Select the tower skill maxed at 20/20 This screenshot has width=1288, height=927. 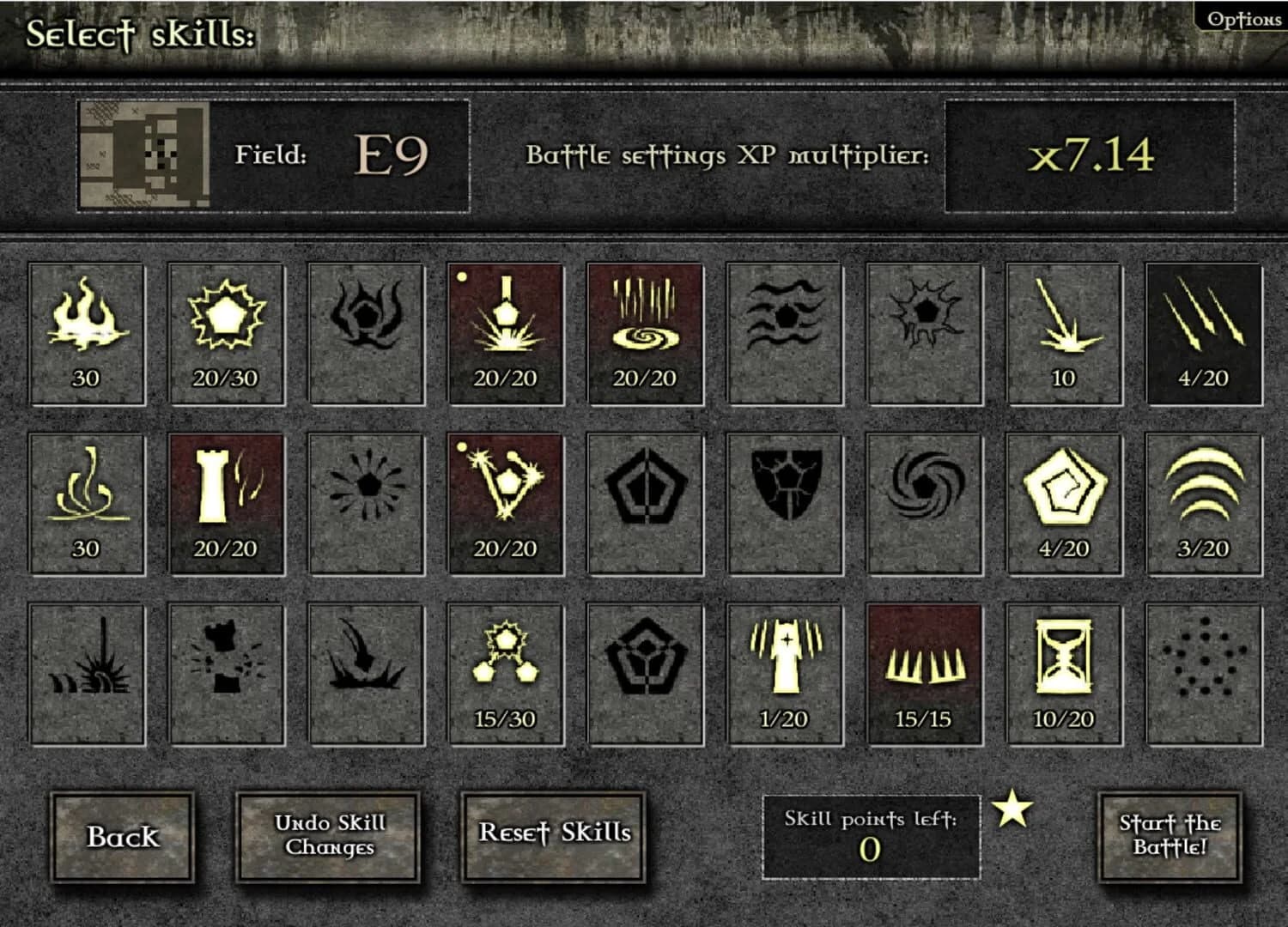226,502
